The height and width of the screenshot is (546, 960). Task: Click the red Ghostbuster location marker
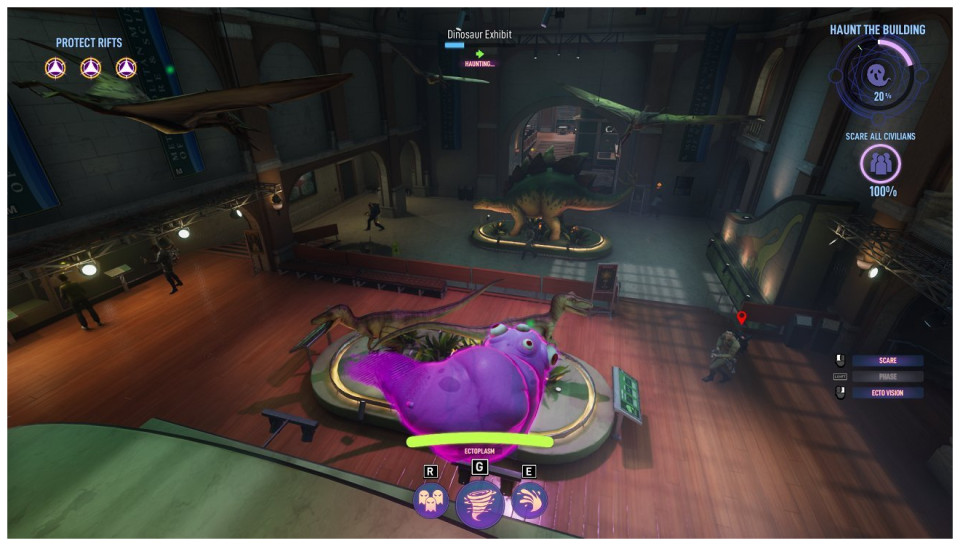(741, 318)
